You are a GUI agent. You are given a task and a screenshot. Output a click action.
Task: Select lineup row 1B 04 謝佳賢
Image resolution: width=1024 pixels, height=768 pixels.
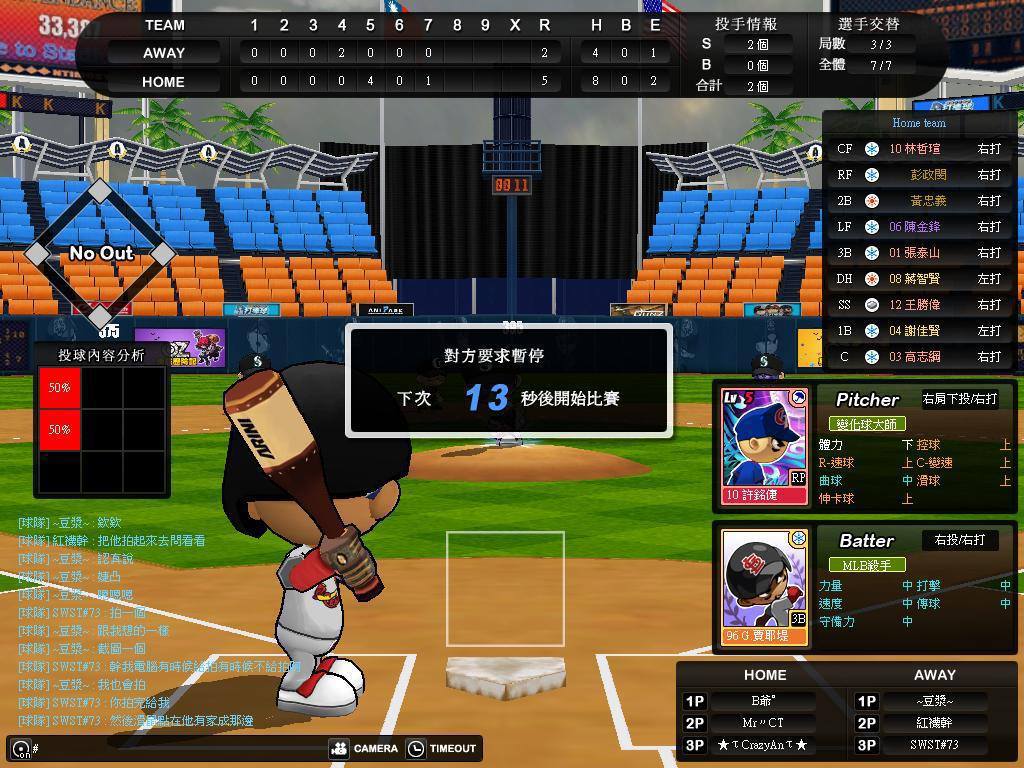pos(918,331)
